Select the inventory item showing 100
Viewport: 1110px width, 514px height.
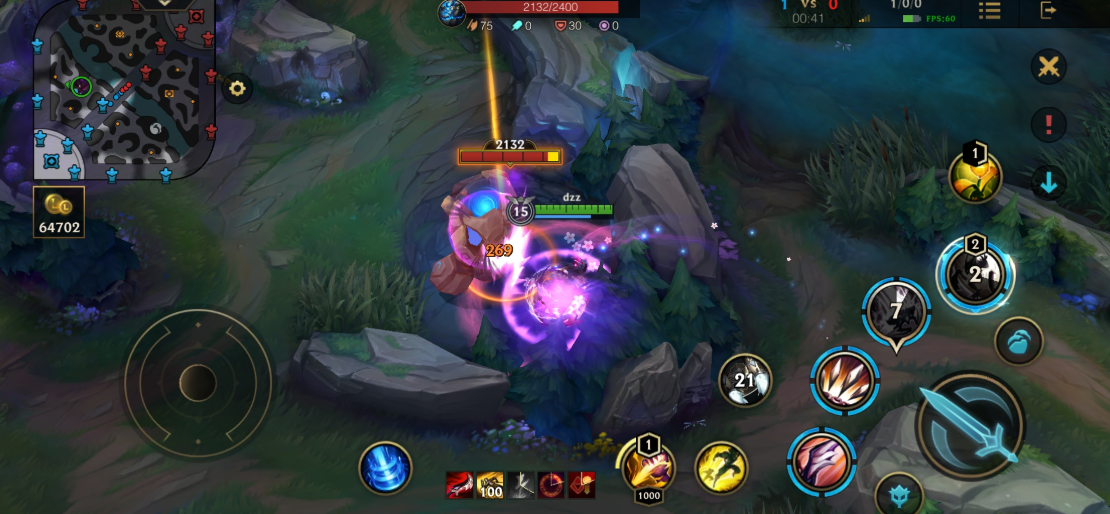point(490,485)
